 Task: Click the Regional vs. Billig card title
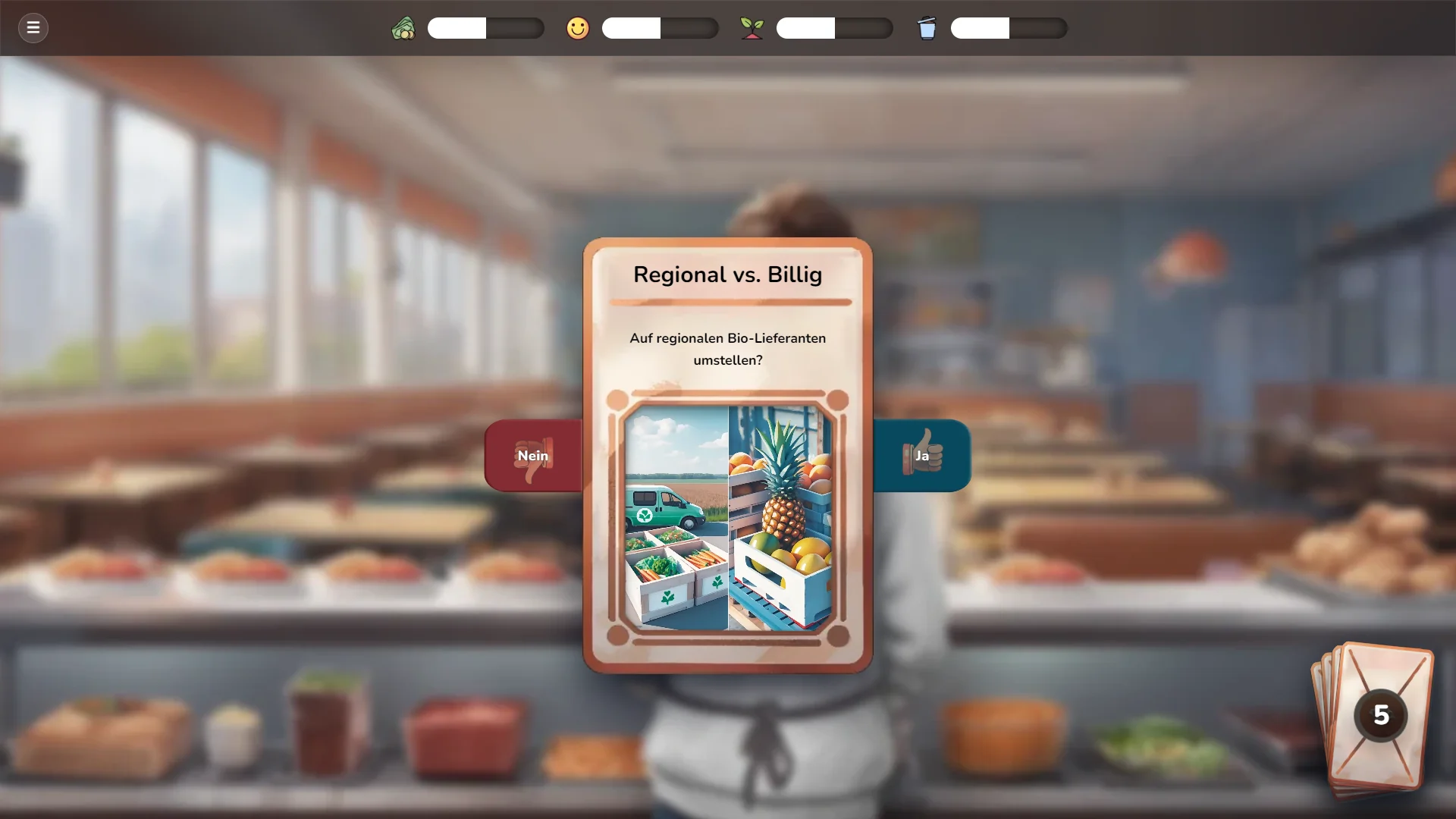(x=727, y=275)
